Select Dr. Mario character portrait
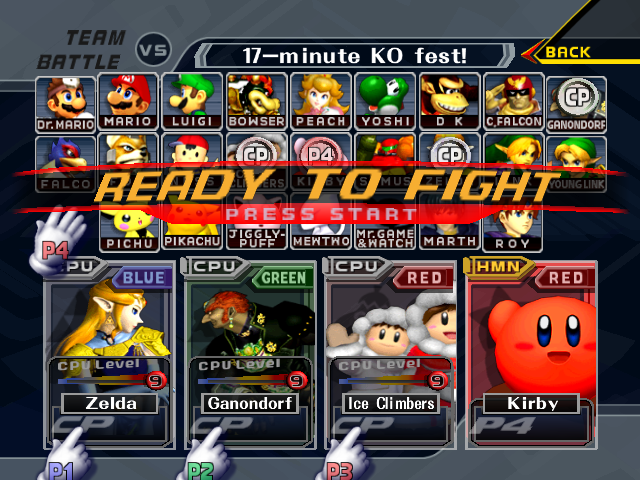Image resolution: width=640 pixels, height=480 pixels. click(x=68, y=102)
